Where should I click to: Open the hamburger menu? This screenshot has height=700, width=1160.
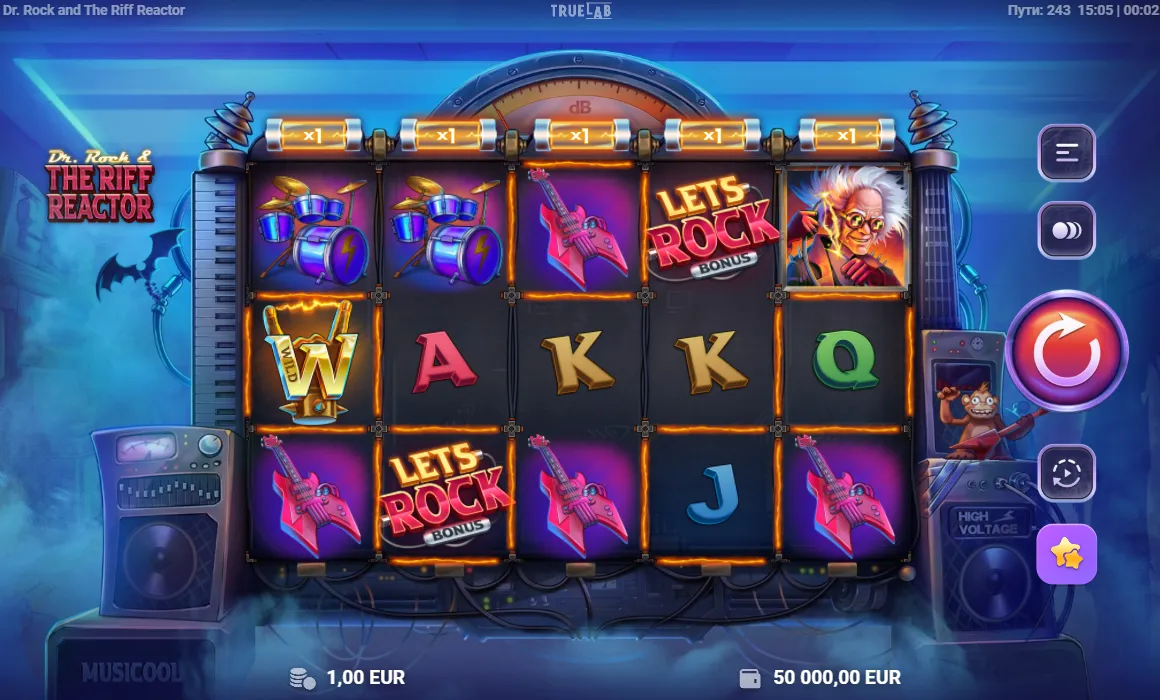click(1066, 153)
